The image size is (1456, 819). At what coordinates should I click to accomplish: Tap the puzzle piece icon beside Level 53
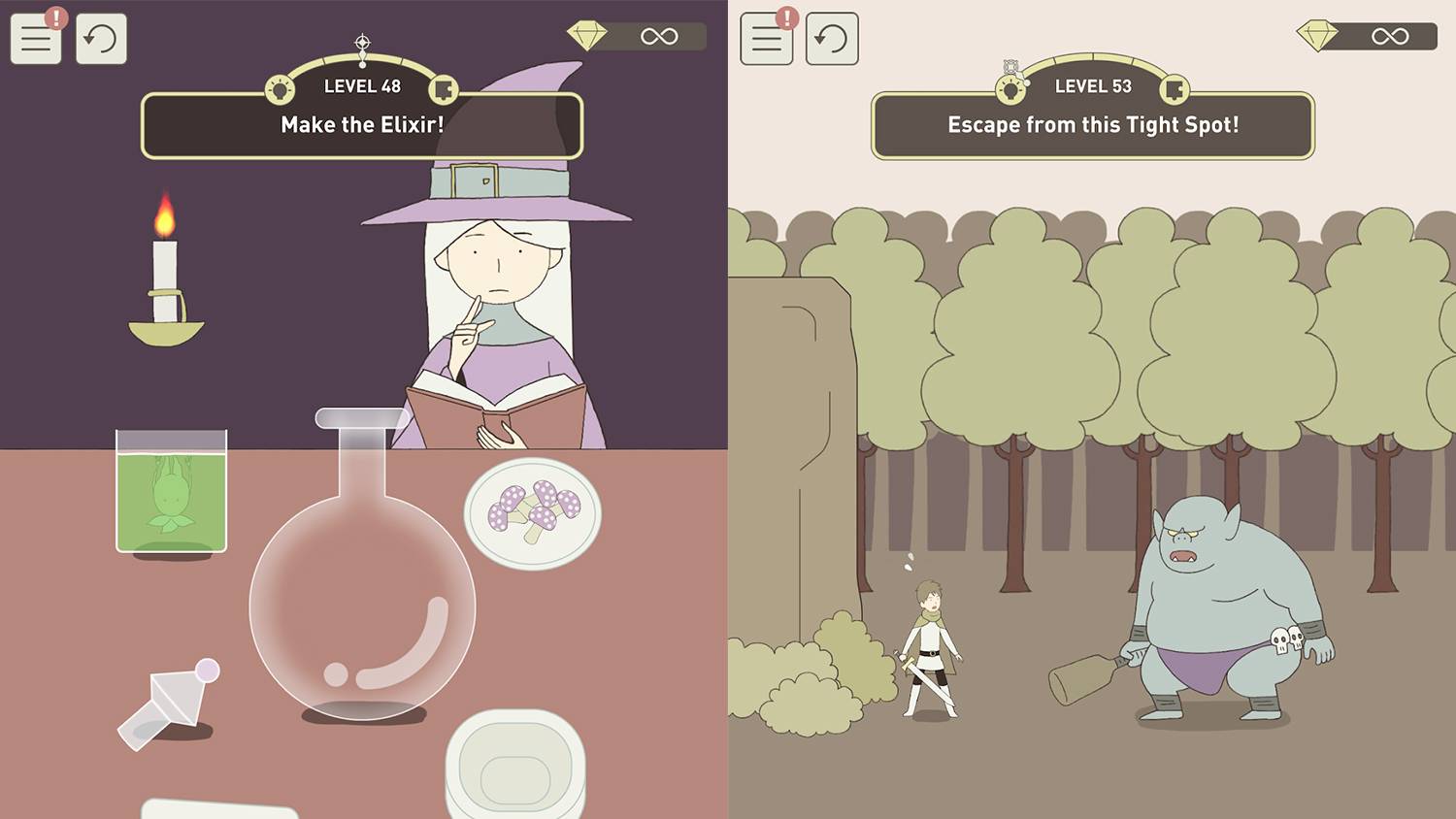(1175, 90)
